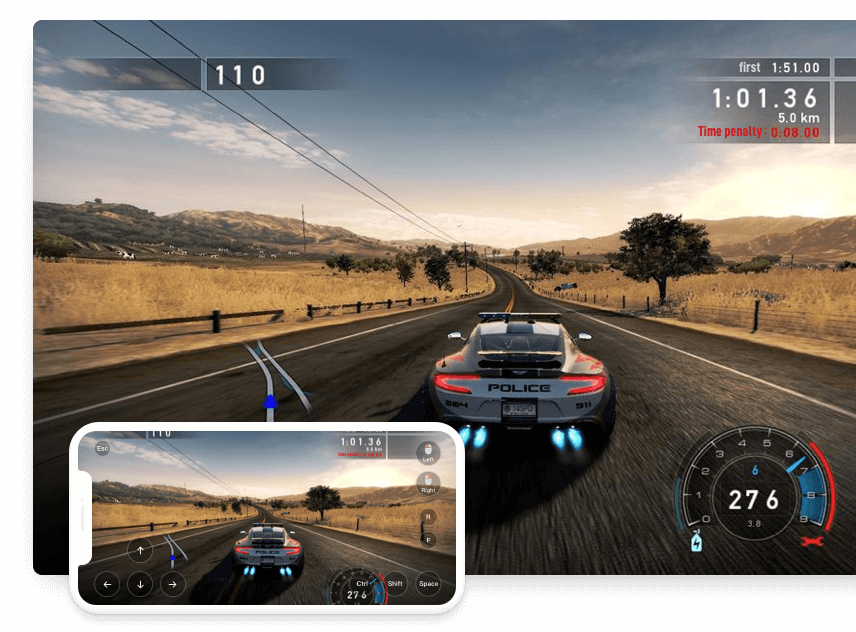The width and height of the screenshot is (856, 632).
Task: Tap the left arrow touch button
Action: click(107, 584)
